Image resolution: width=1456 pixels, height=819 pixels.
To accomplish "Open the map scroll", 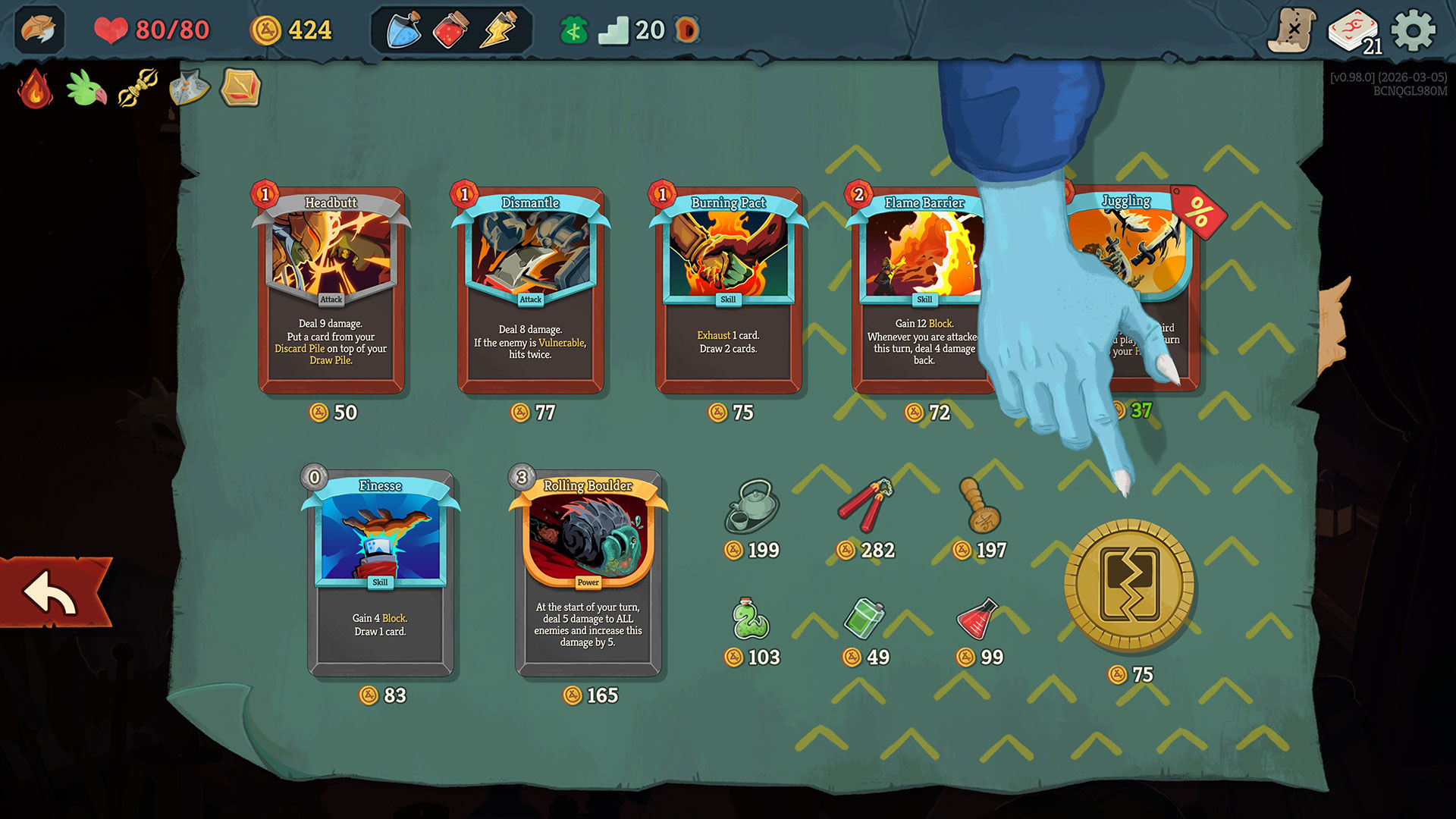I will click(x=1292, y=31).
